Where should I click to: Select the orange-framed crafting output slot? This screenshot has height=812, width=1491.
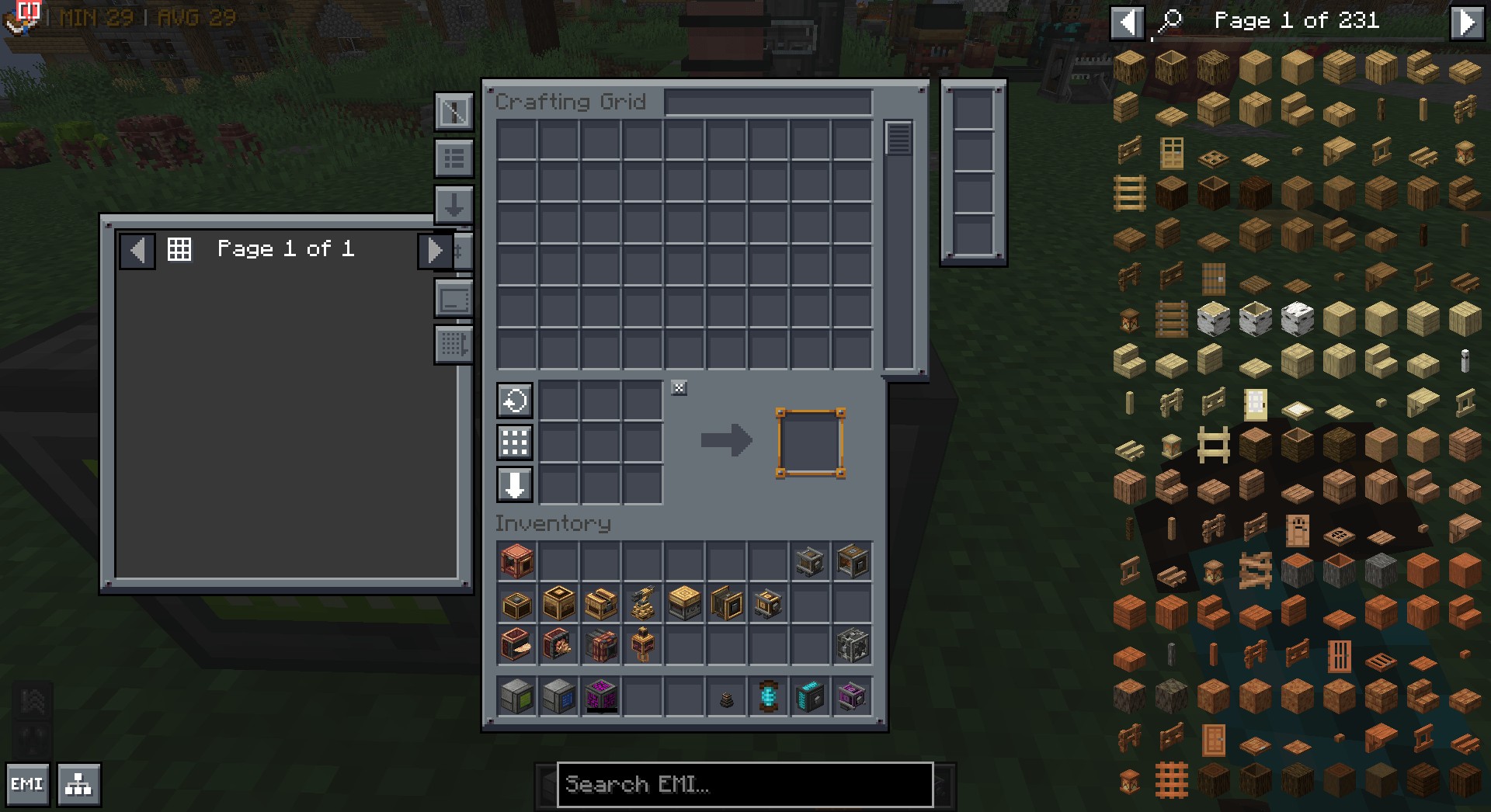(810, 442)
